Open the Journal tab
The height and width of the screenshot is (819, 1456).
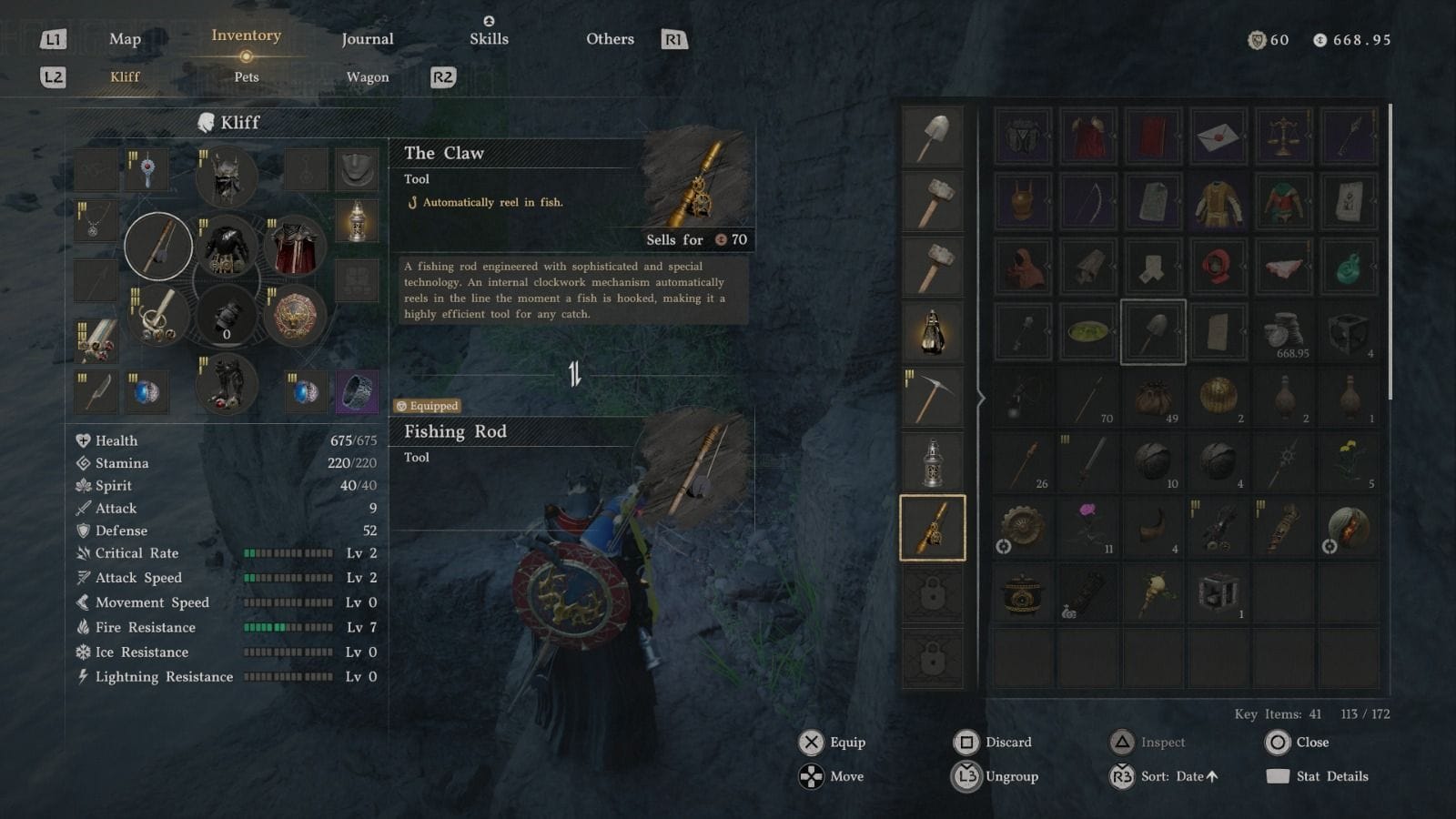(x=367, y=39)
